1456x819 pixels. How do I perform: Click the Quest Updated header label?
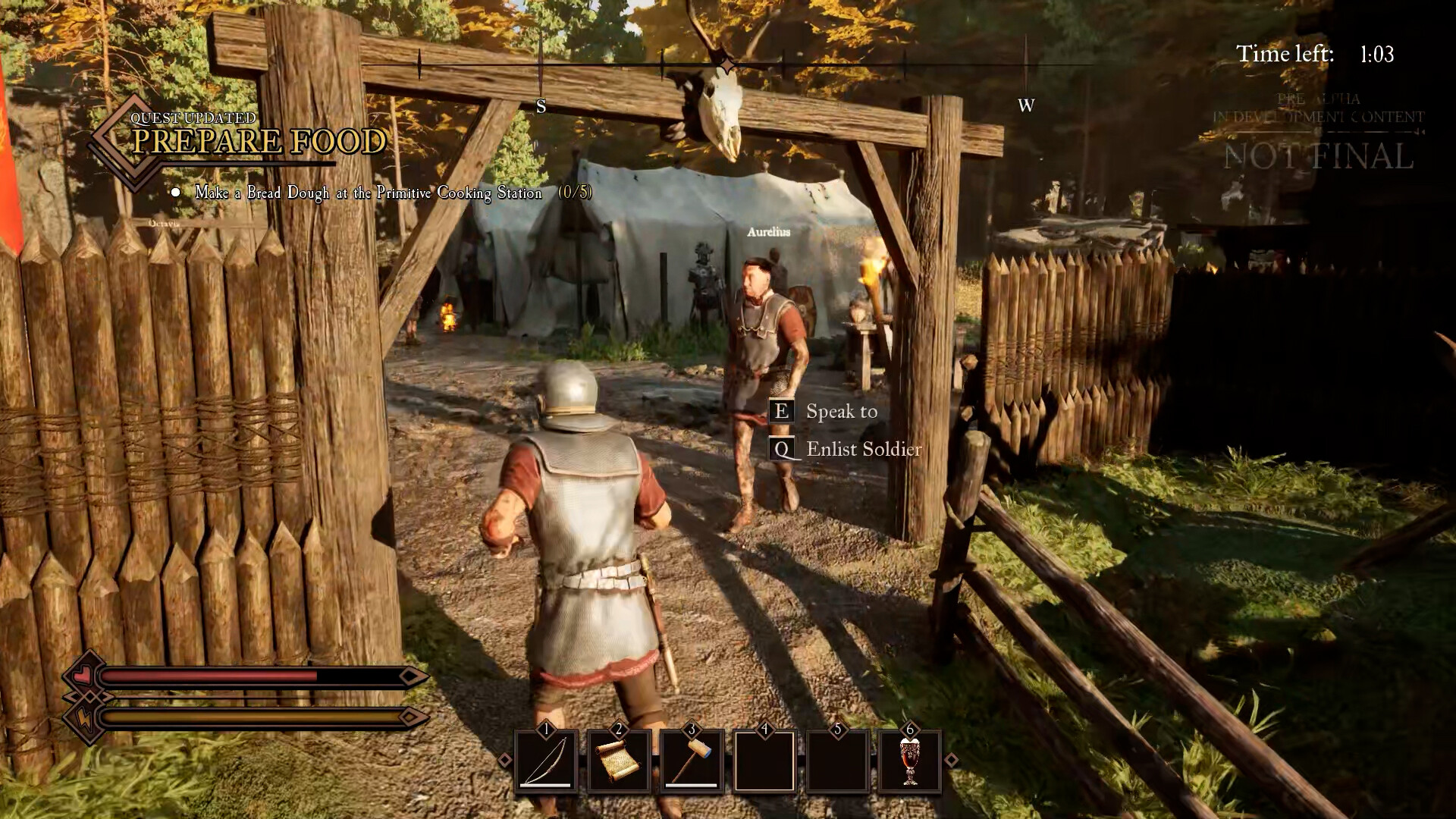click(192, 118)
